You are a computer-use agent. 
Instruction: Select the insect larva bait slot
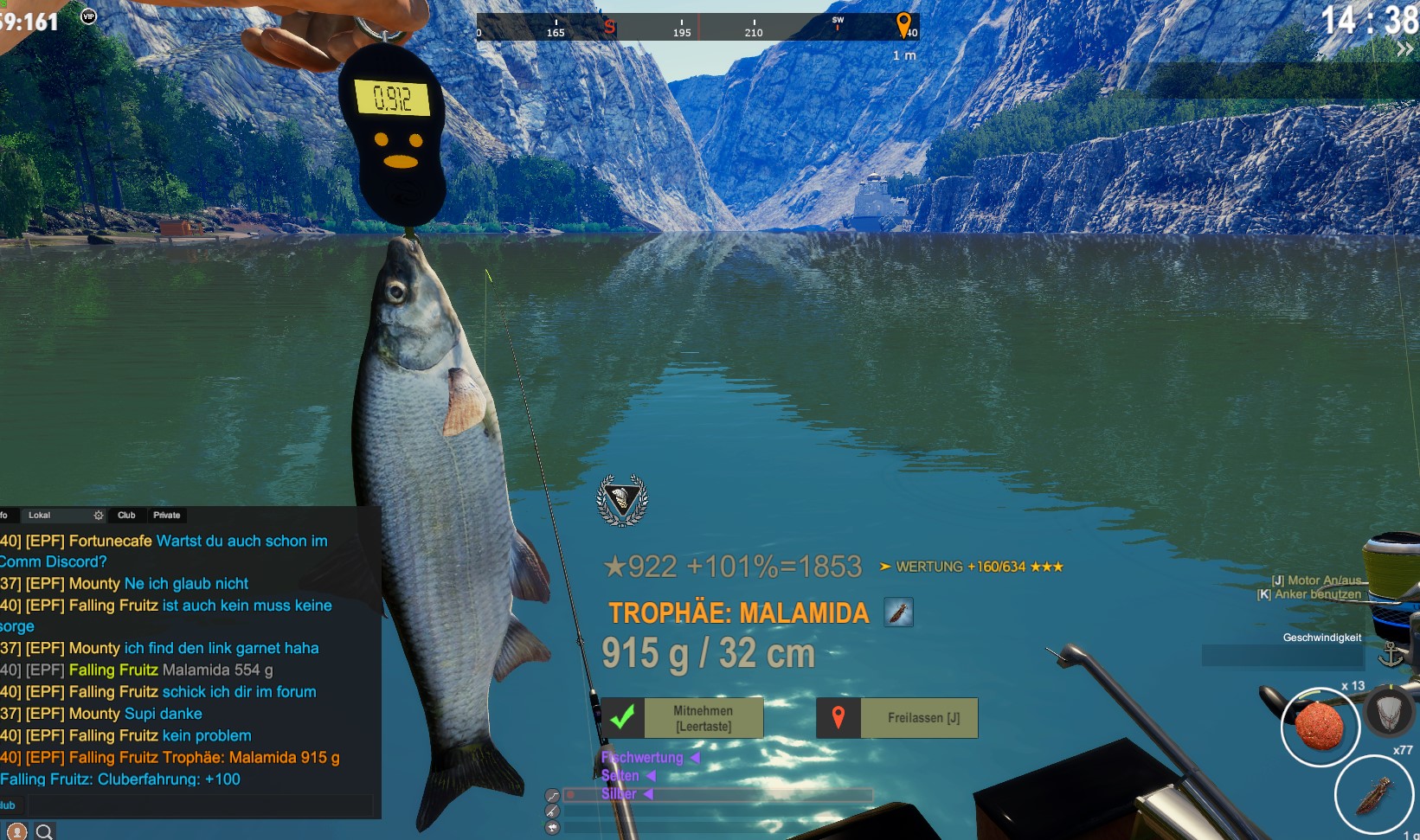(1374, 794)
